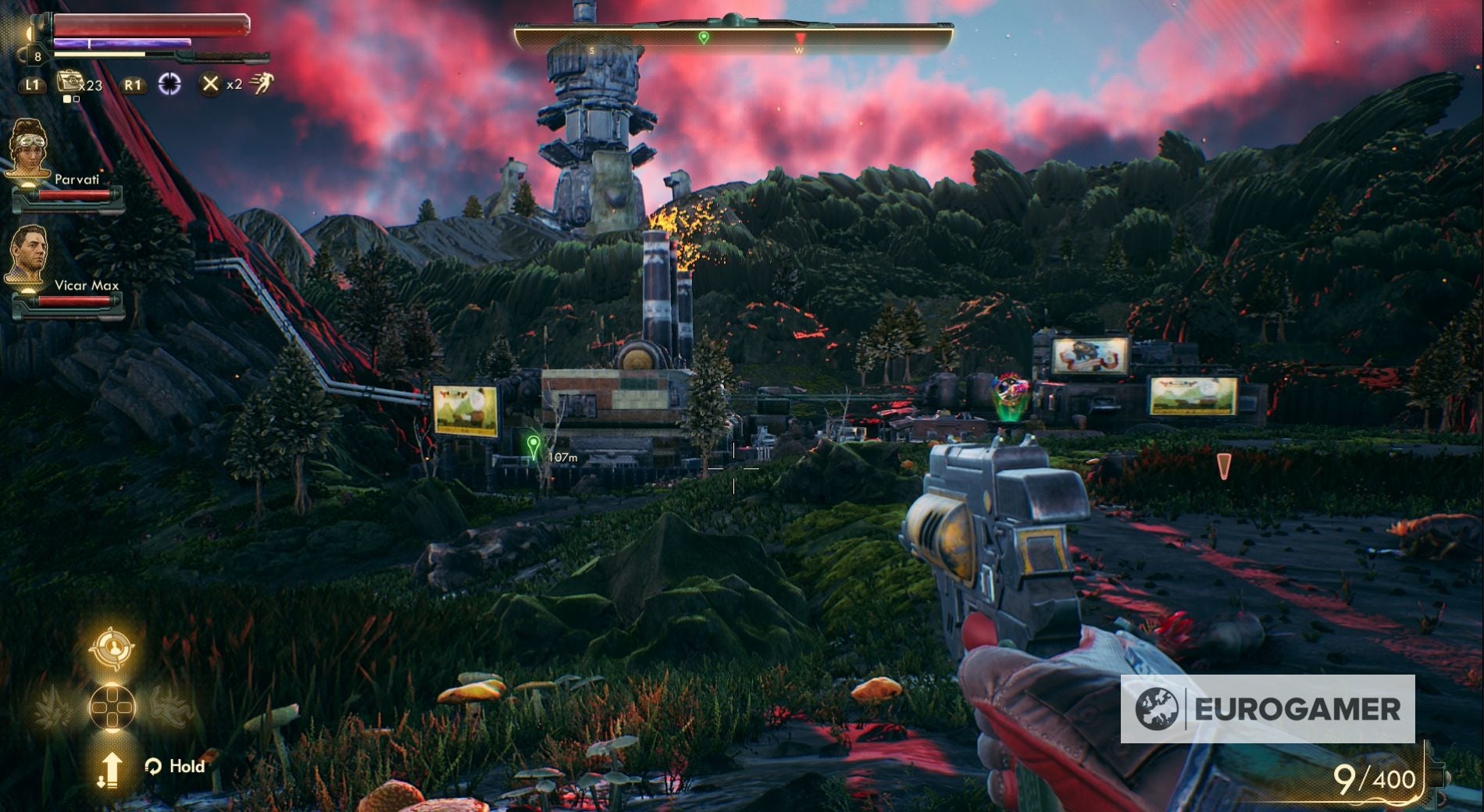Select the dodge sprinting figure icon
1484x812 pixels.
(262, 84)
